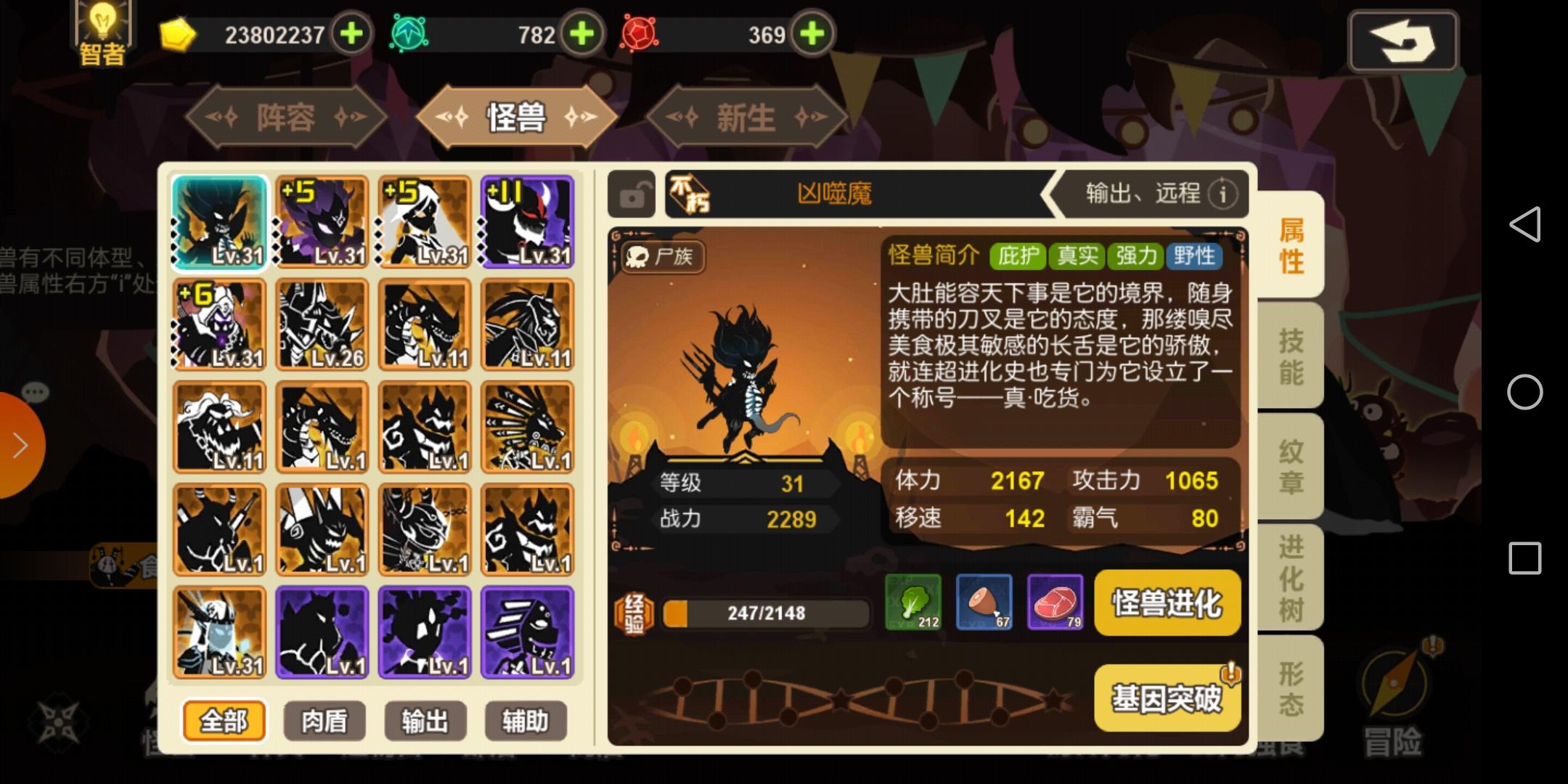Click the info (i) icon next to 输出、远程
The width and height of the screenshot is (1568, 784).
coord(1224,194)
